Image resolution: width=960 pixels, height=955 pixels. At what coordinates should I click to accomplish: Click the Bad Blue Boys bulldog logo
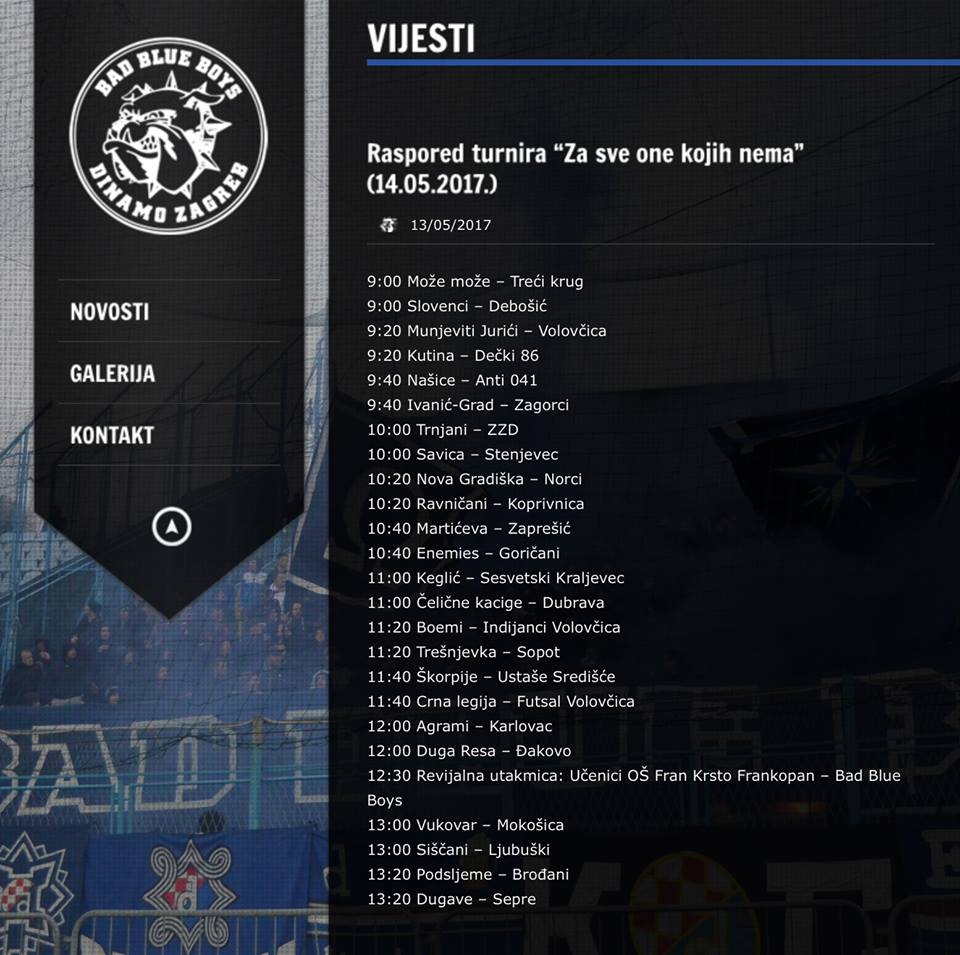(168, 135)
